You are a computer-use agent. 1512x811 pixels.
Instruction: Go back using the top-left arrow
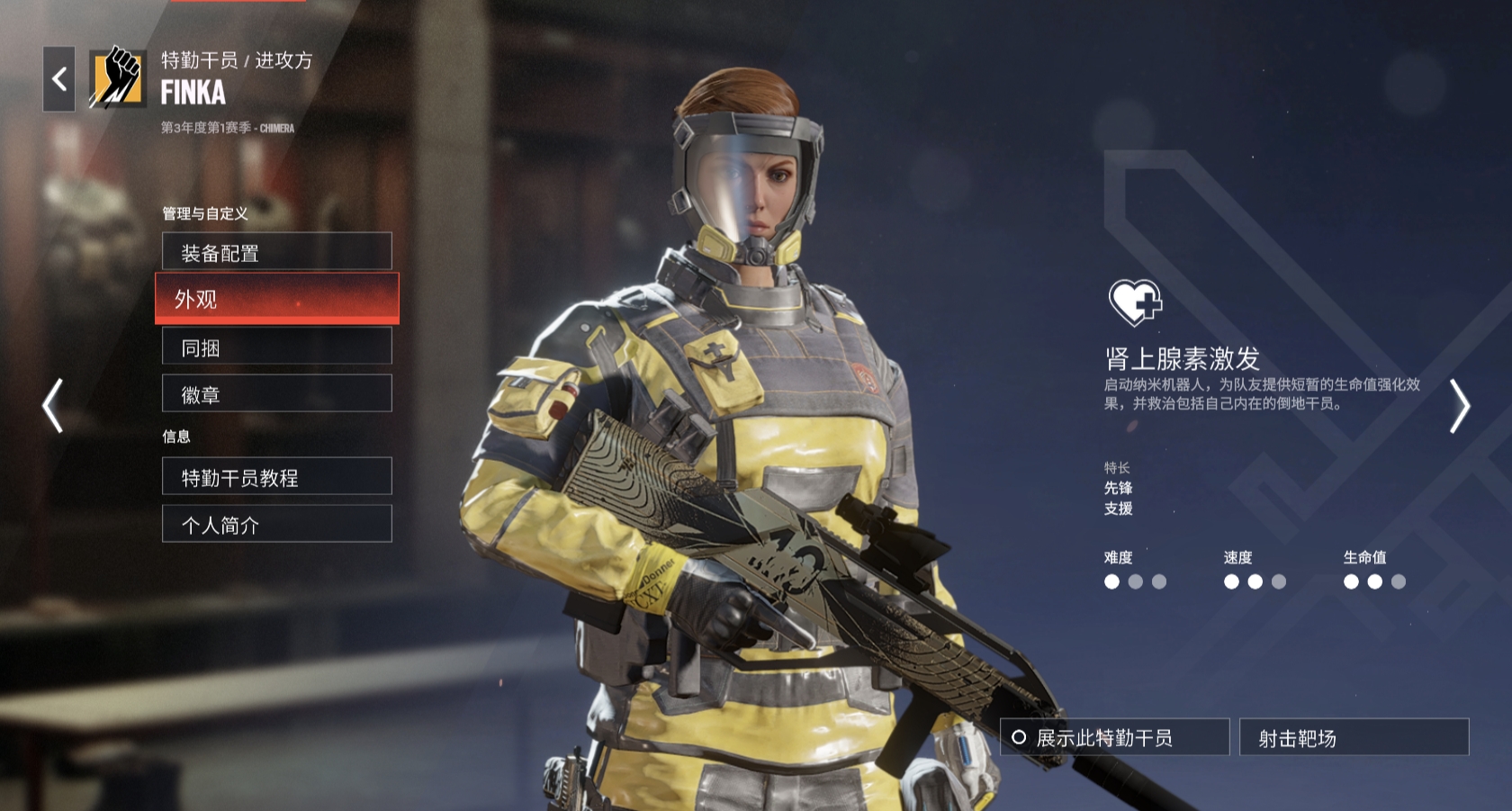(59, 79)
